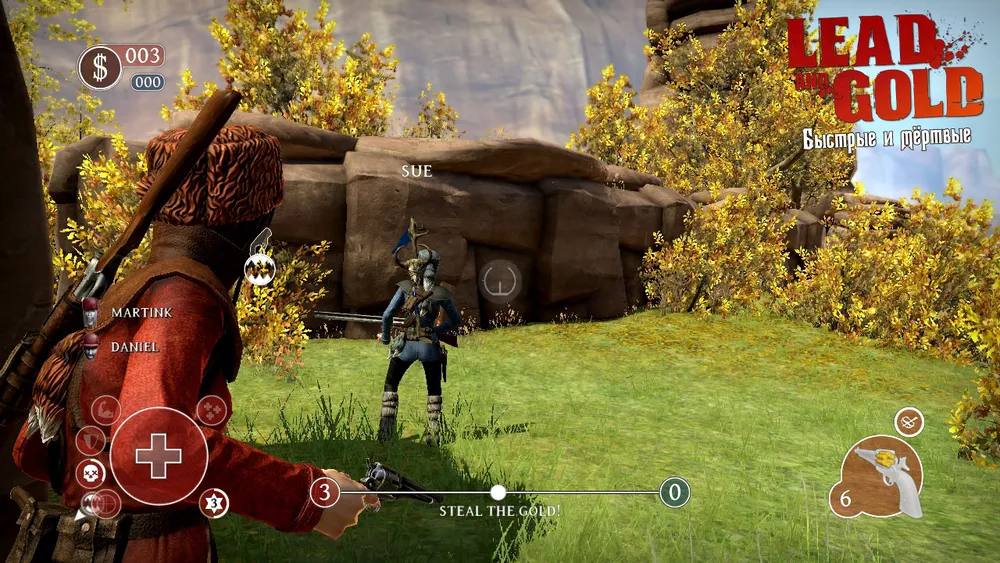The width and height of the screenshot is (1000, 563).
Task: Select the shield buff icon
Action: [91, 440]
